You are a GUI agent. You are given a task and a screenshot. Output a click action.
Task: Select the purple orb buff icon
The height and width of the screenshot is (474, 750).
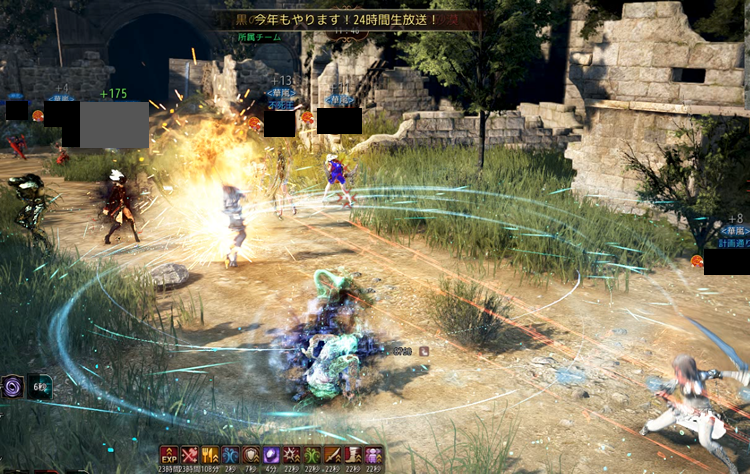[x=272, y=455]
